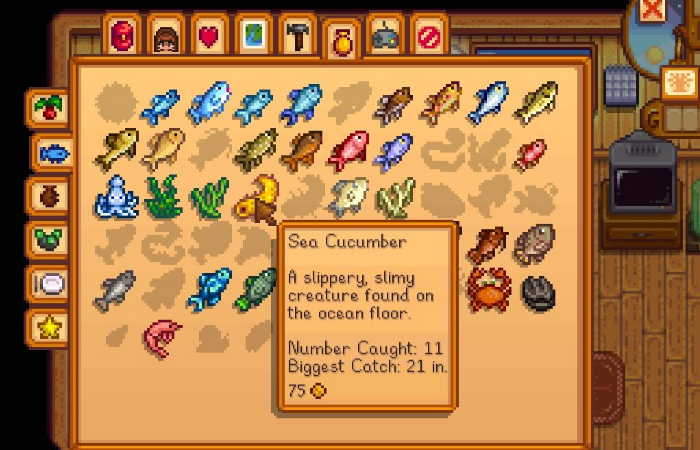Choose the Exit Game tab
This screenshot has width=700, height=450.
(x=429, y=36)
